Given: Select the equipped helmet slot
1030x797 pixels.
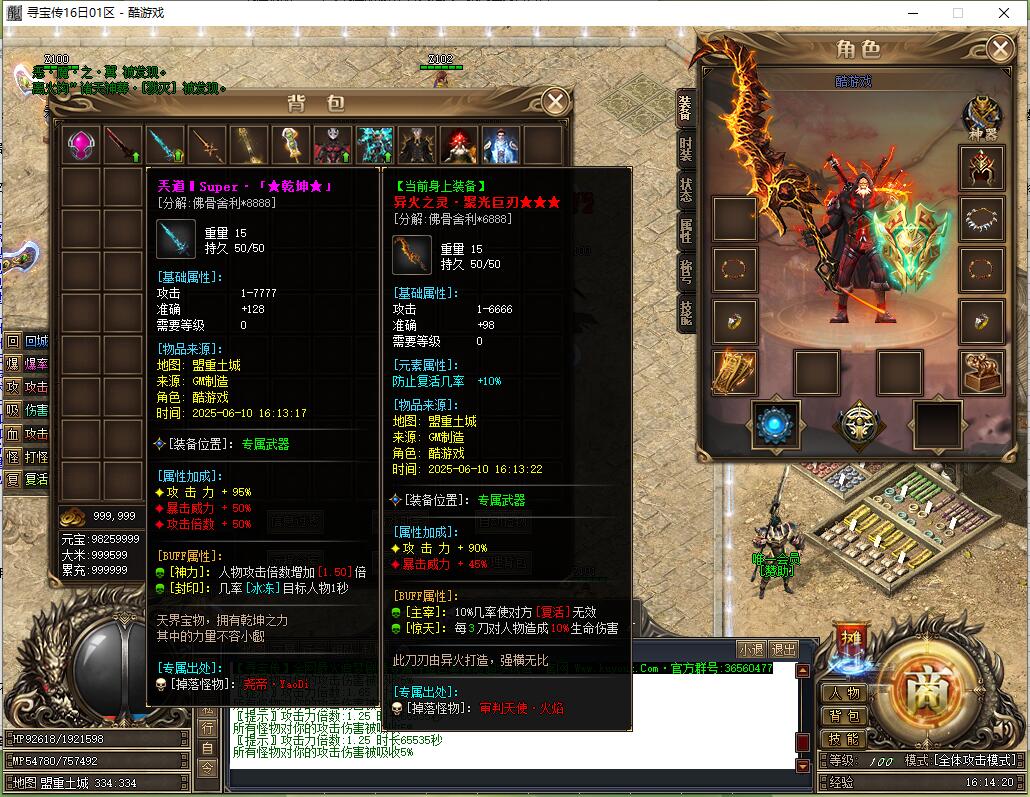Looking at the screenshot, I should tap(981, 168).
